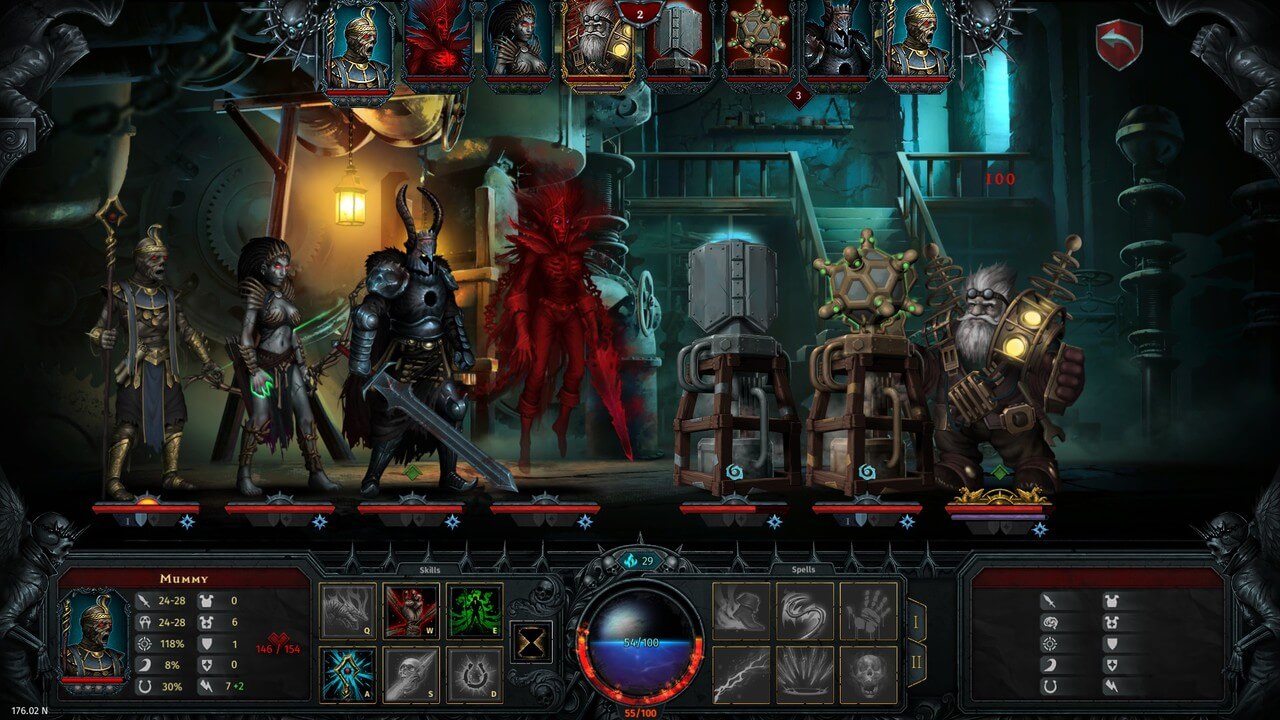Select Spells tab I
The image size is (1280, 720).
click(x=917, y=622)
